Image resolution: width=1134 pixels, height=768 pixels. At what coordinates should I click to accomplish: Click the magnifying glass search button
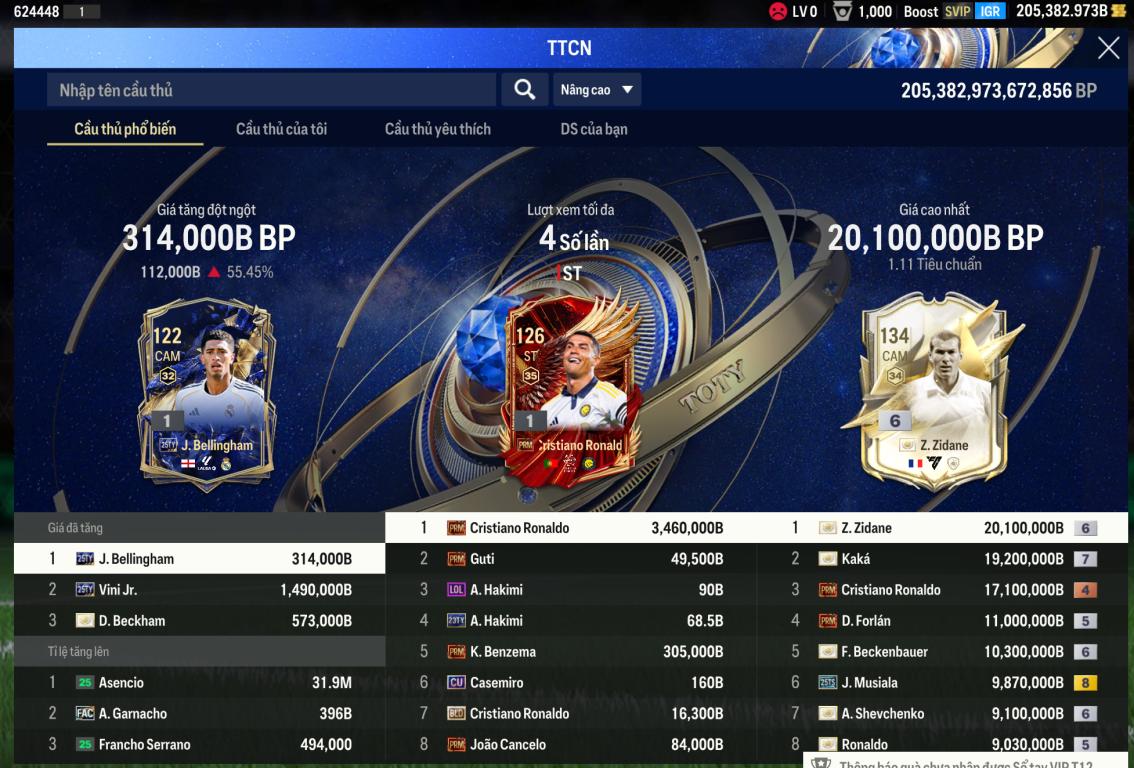524,90
